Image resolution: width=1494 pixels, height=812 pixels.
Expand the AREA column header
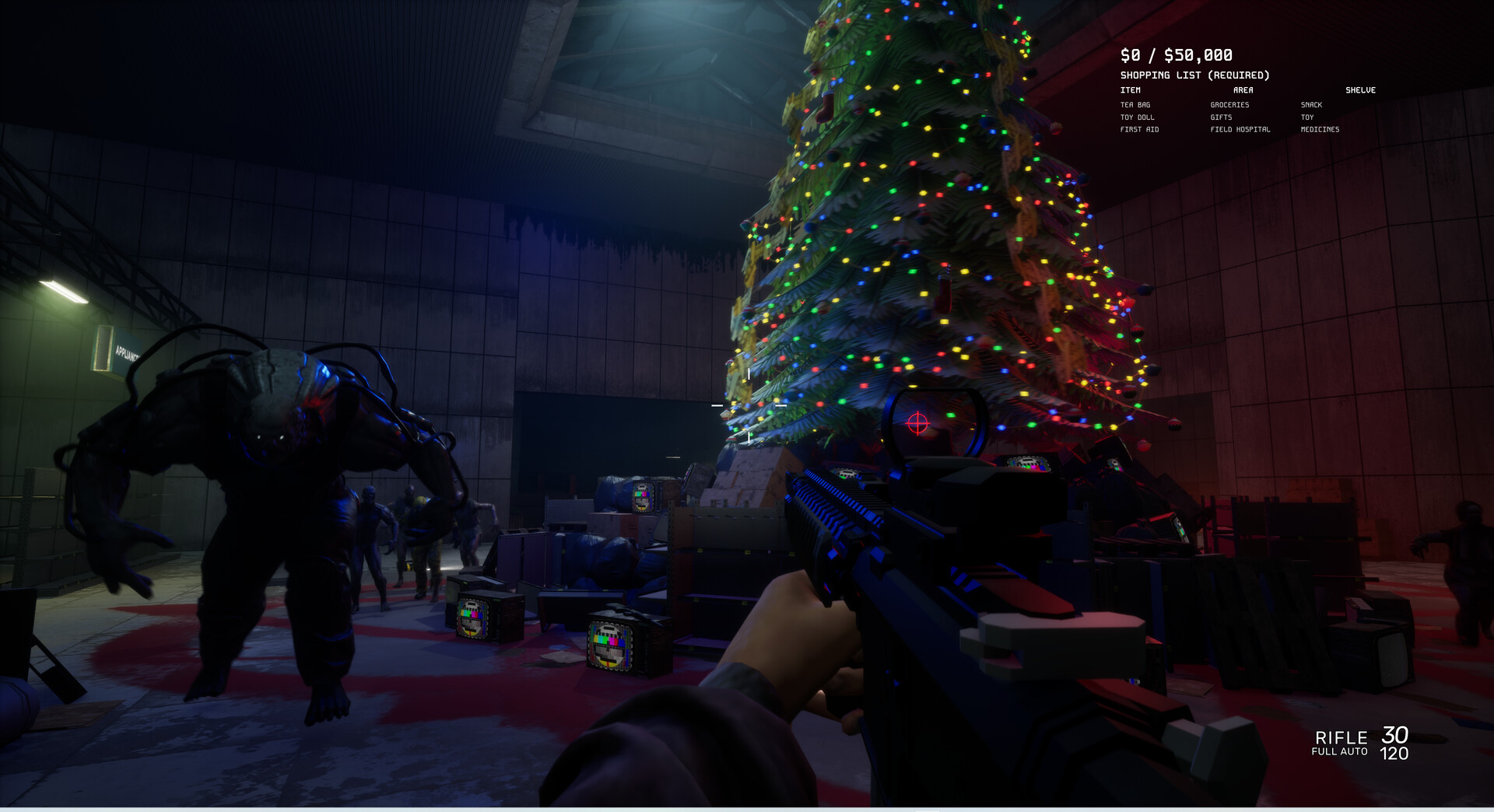click(x=1243, y=90)
